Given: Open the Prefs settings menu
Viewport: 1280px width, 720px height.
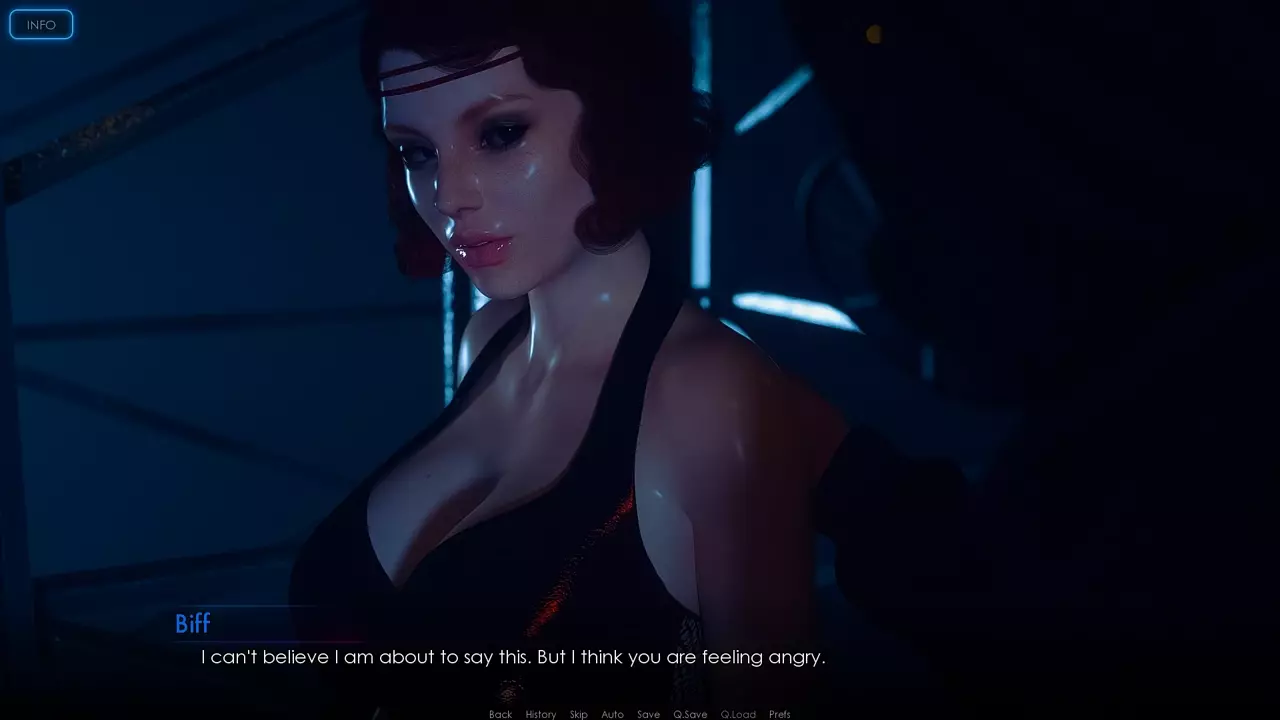Looking at the screenshot, I should tap(780, 714).
